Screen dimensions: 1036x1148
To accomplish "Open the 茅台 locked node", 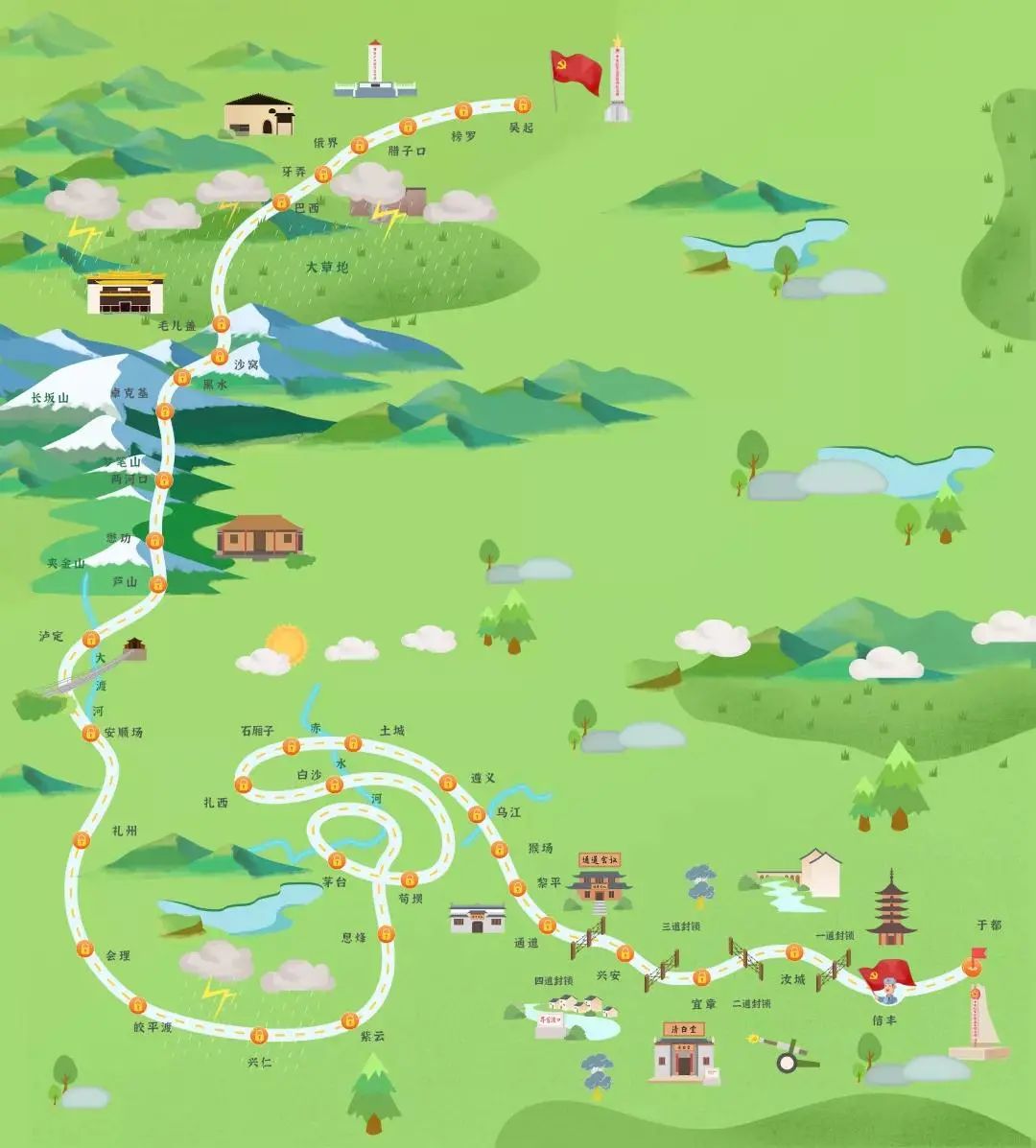I will (336, 859).
